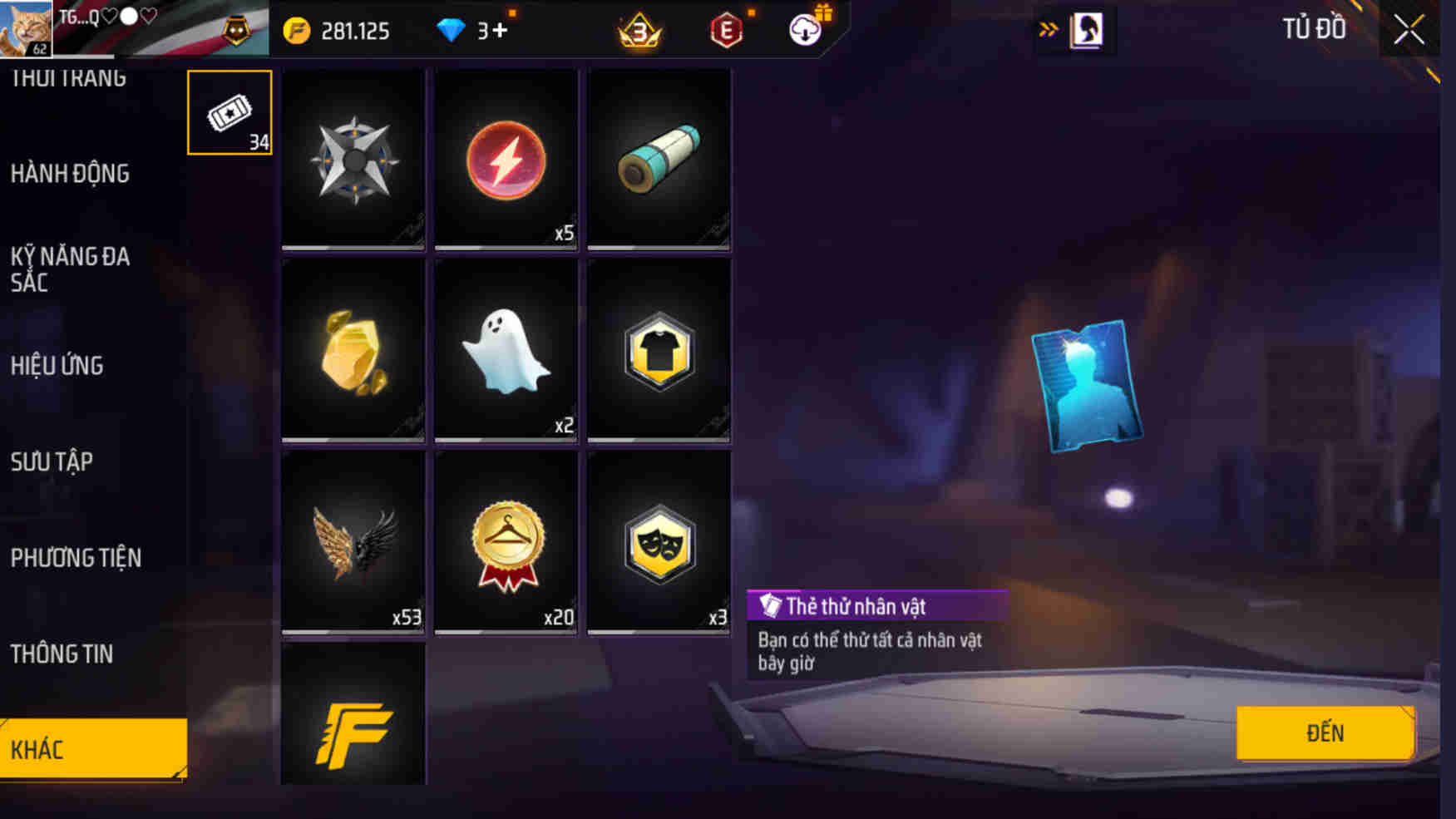Select the flash energy token marked x5
This screenshot has width=1456, height=819.
(506, 160)
